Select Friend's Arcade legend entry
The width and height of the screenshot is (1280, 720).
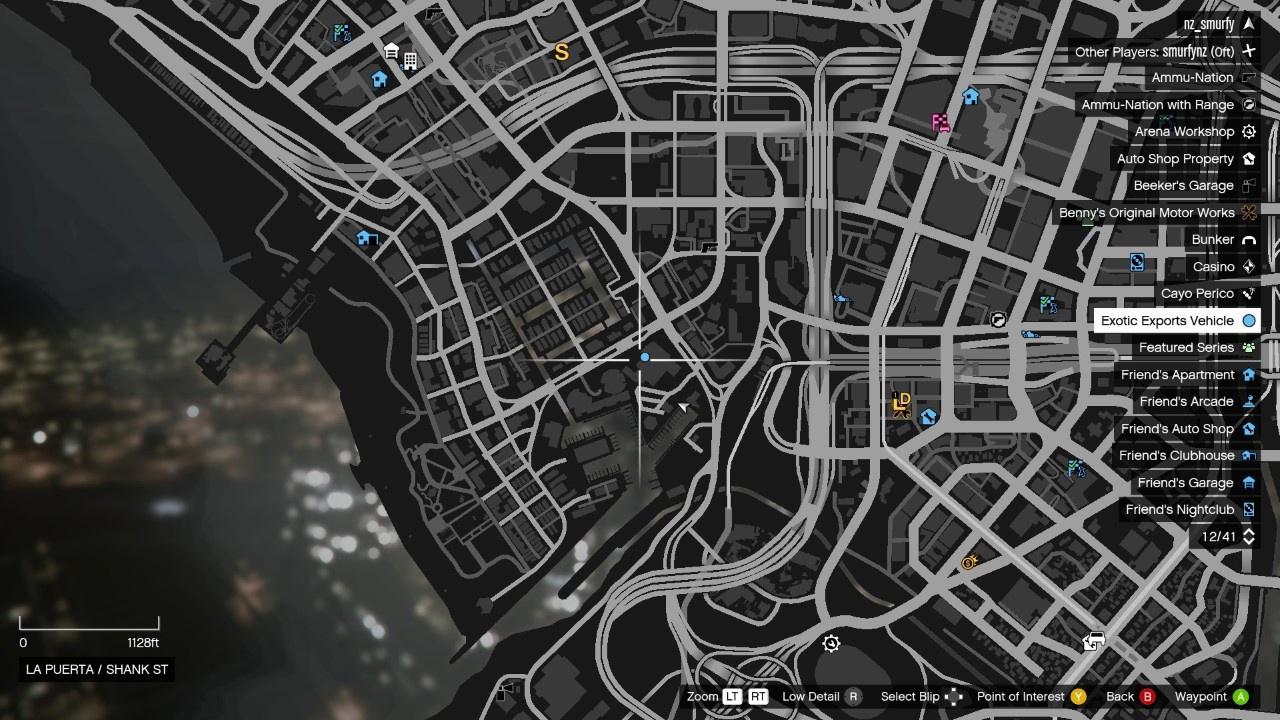point(1186,402)
